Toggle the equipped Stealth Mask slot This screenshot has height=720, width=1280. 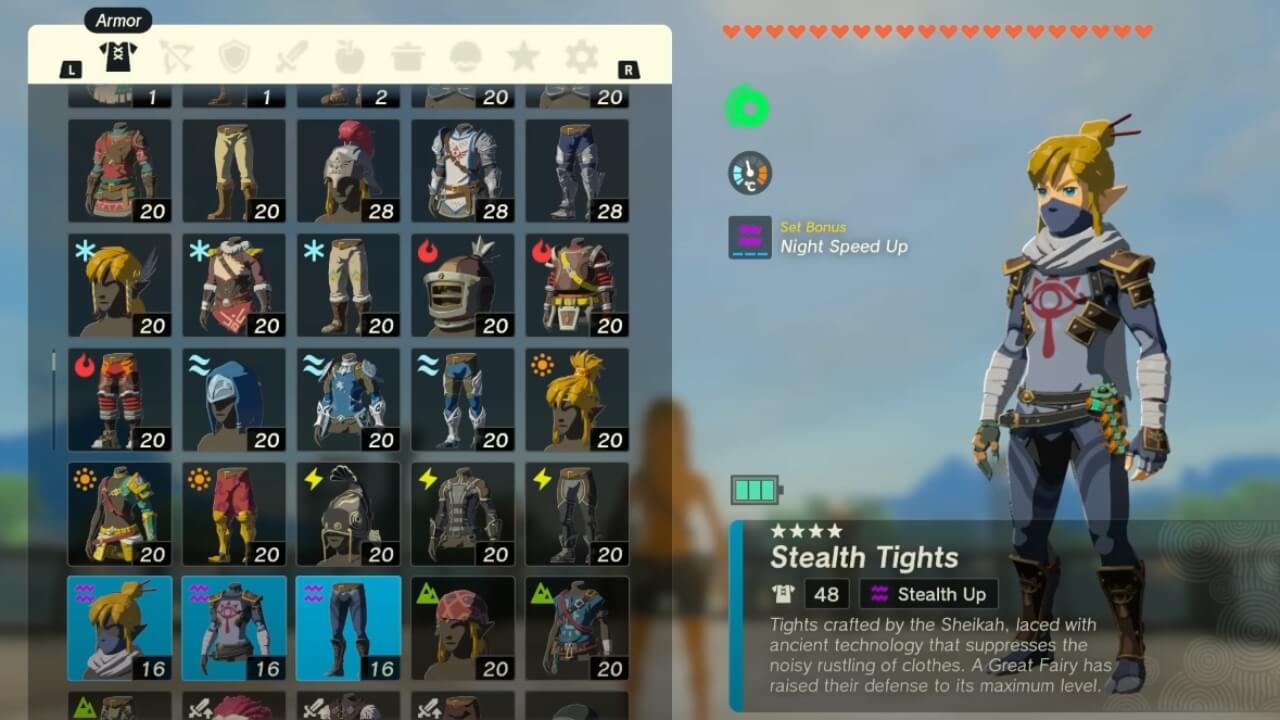click(x=120, y=628)
